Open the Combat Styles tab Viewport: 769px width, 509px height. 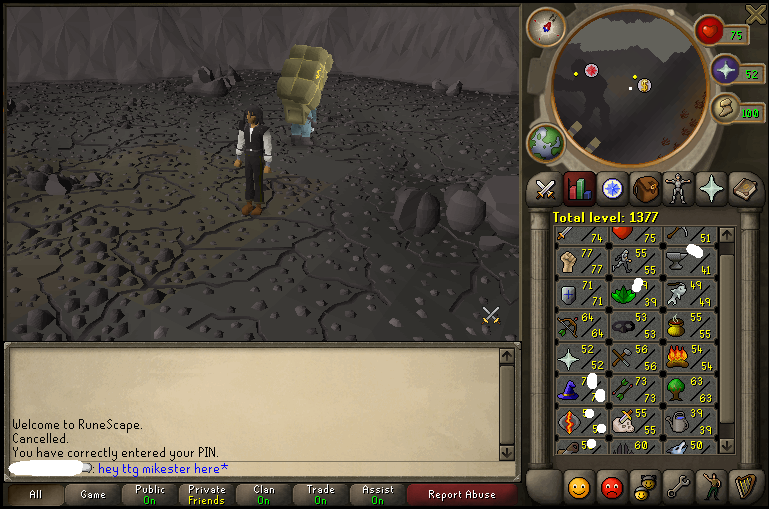[545, 187]
